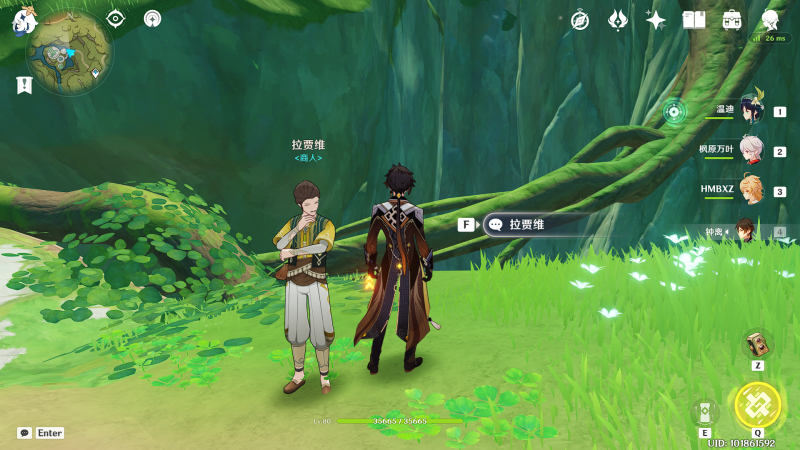The width and height of the screenshot is (800, 450).
Task: Open the Paimon menu
Action: 24,18
